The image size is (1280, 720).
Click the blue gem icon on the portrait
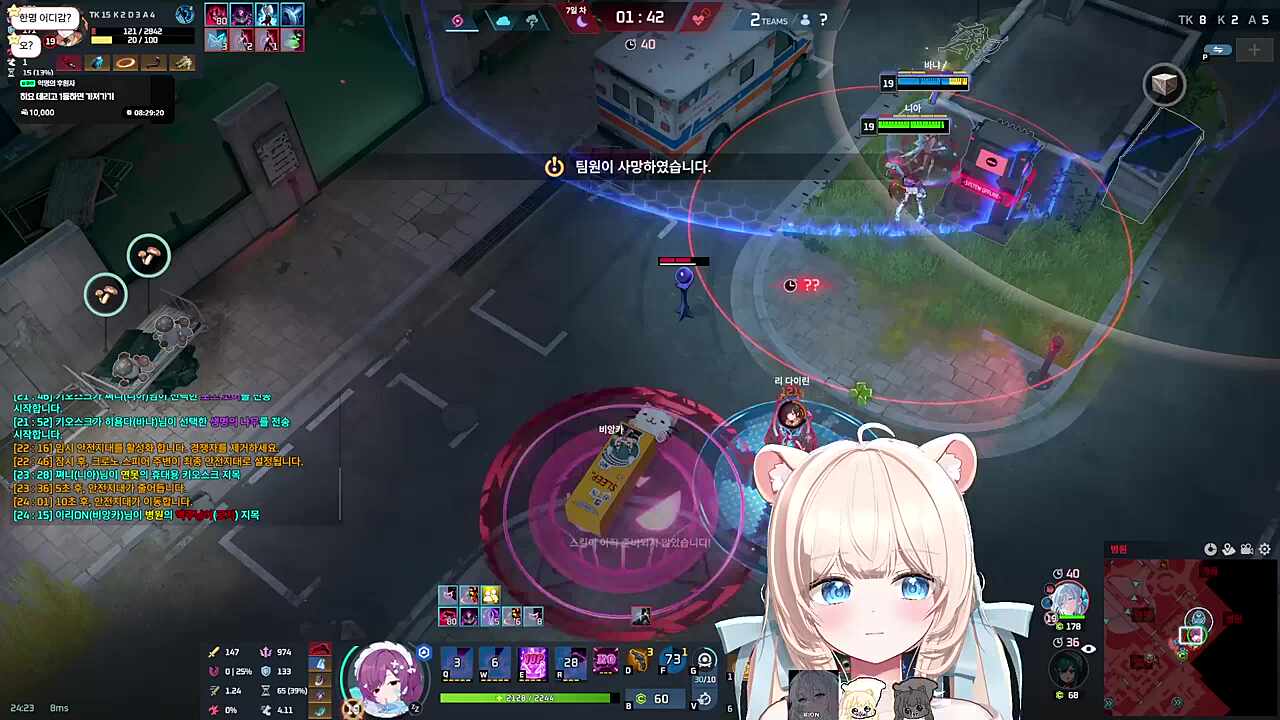pyautogui.click(x=1047, y=601)
